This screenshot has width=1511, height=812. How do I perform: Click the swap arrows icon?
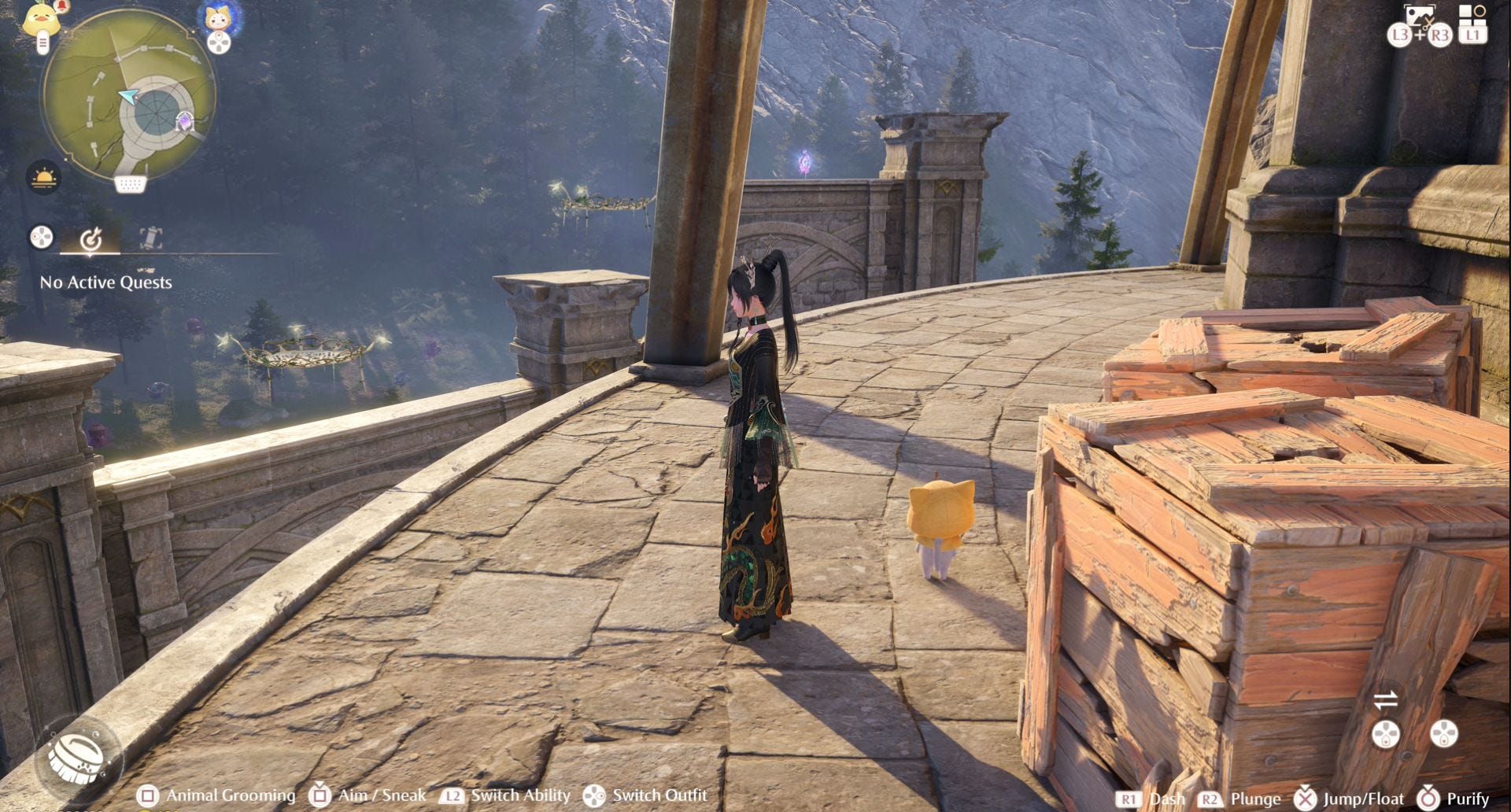[1385, 699]
